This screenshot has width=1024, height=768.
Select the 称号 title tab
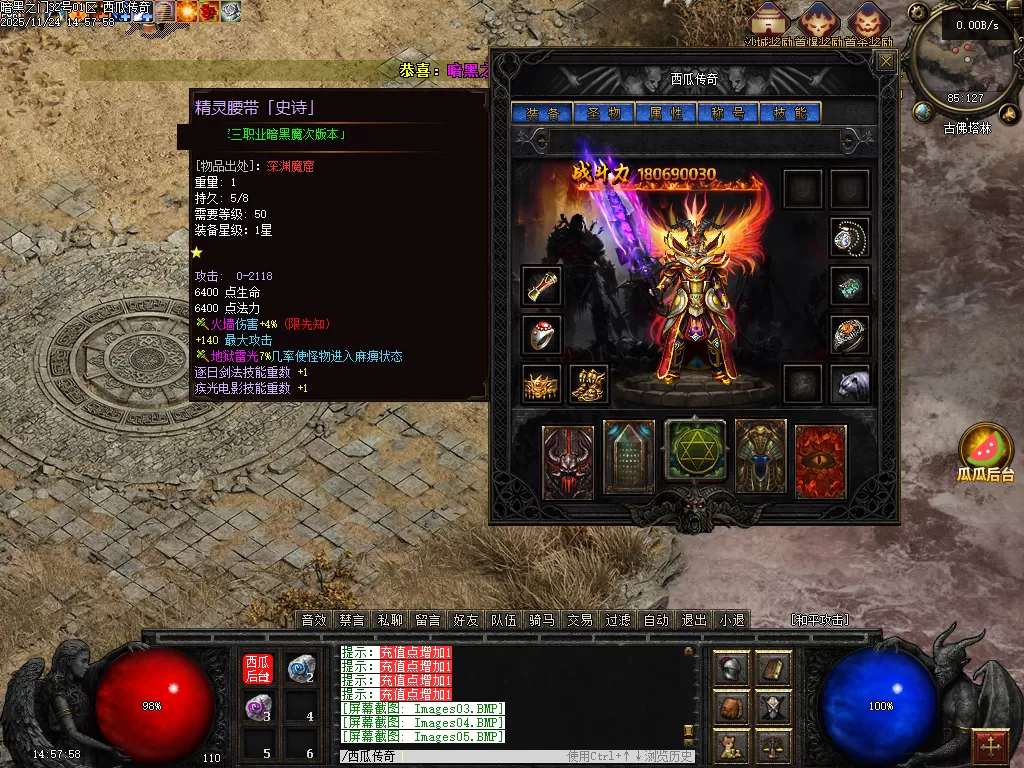[728, 113]
